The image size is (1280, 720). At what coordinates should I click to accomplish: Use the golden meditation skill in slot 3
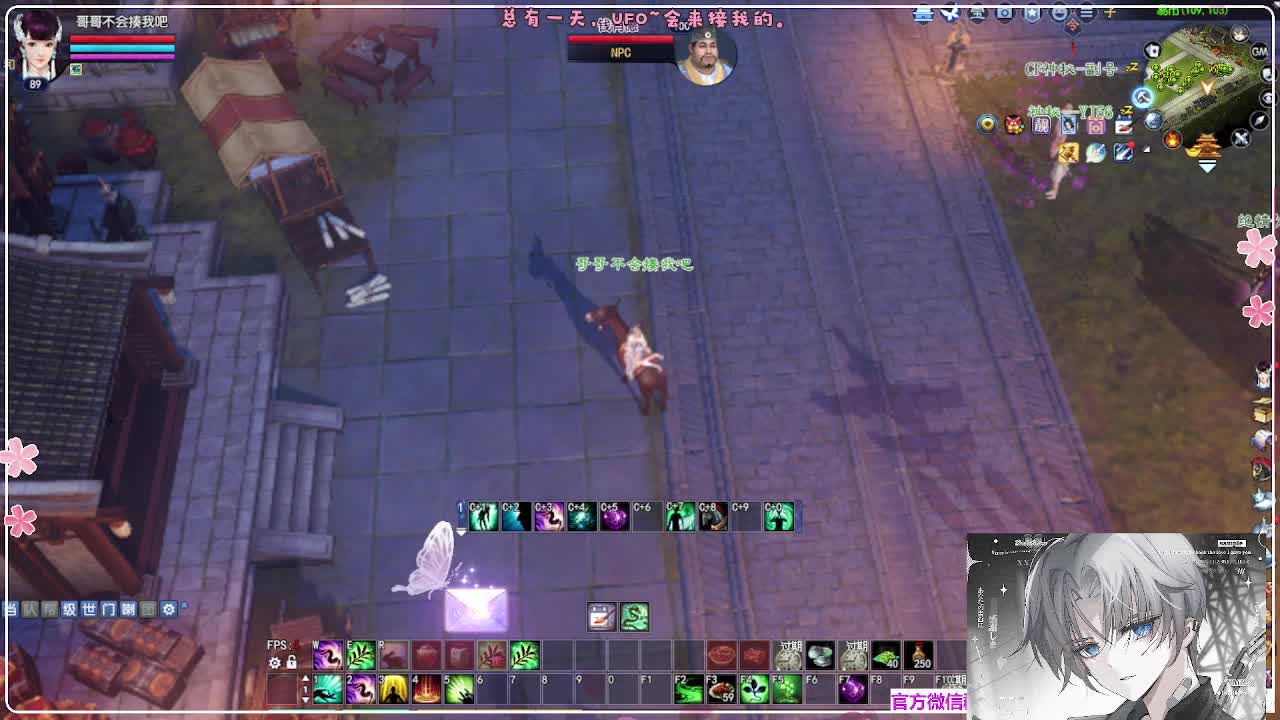(394, 689)
